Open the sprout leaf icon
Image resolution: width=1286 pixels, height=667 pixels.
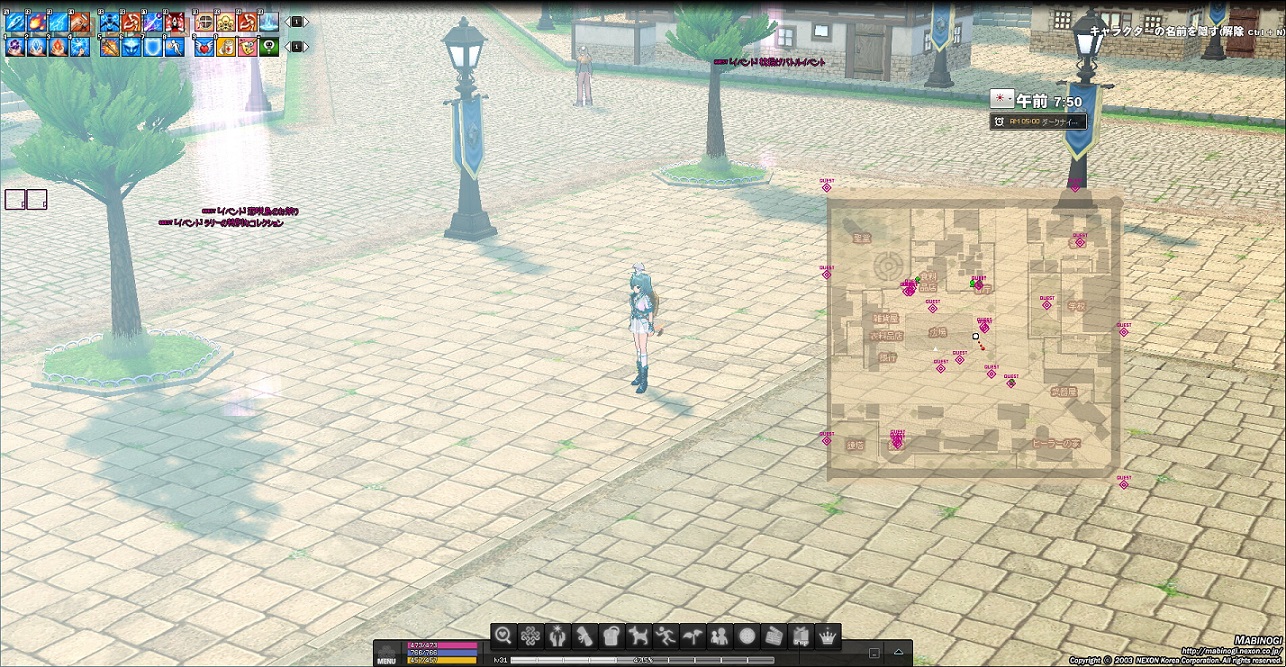click(x=692, y=635)
